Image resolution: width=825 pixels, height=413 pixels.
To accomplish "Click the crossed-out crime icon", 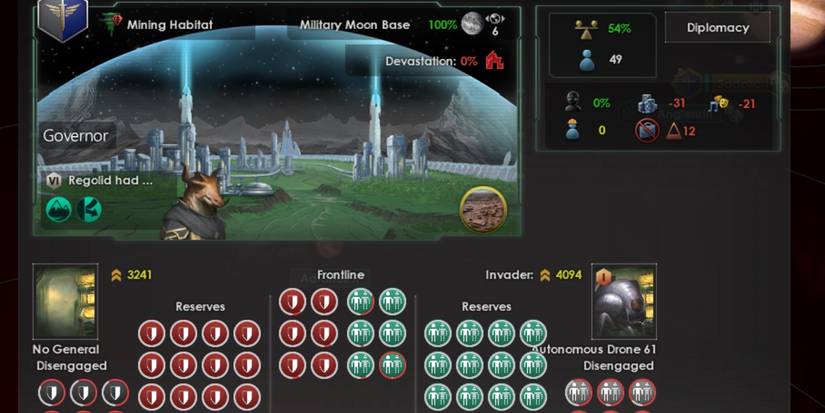I will (x=647, y=130).
